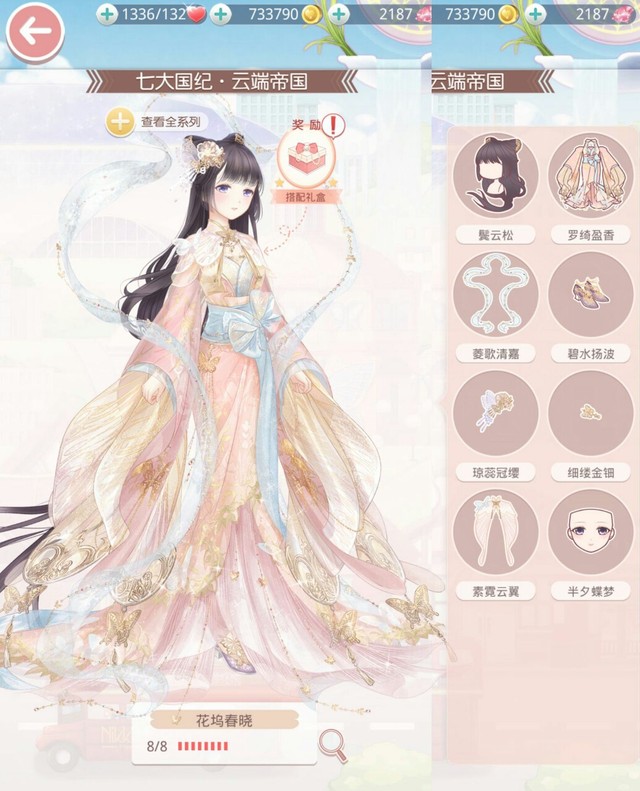Tap the magnifying glass zoom icon
The height and width of the screenshot is (791, 640).
332,742
